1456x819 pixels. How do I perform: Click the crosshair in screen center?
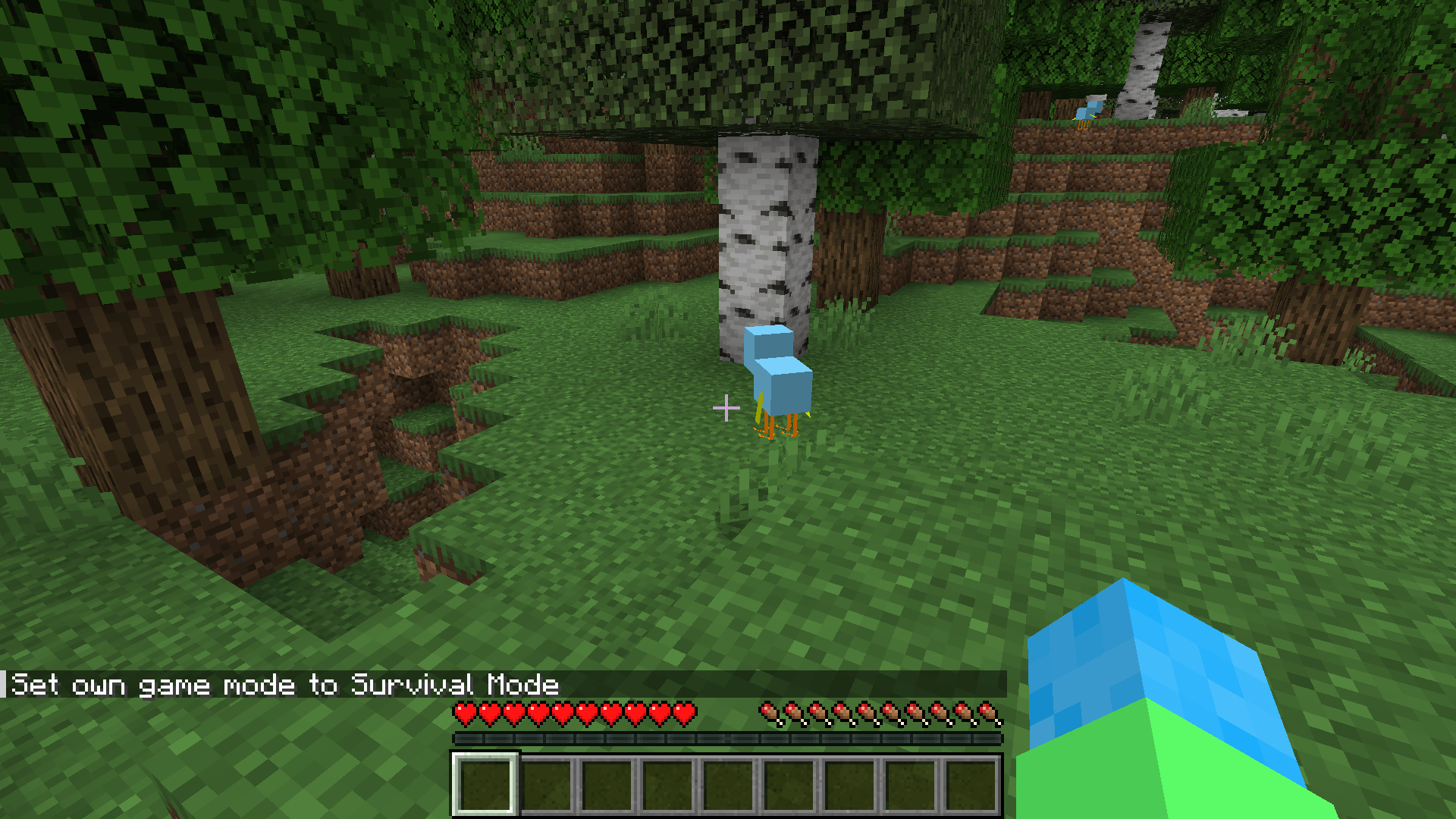click(x=726, y=408)
